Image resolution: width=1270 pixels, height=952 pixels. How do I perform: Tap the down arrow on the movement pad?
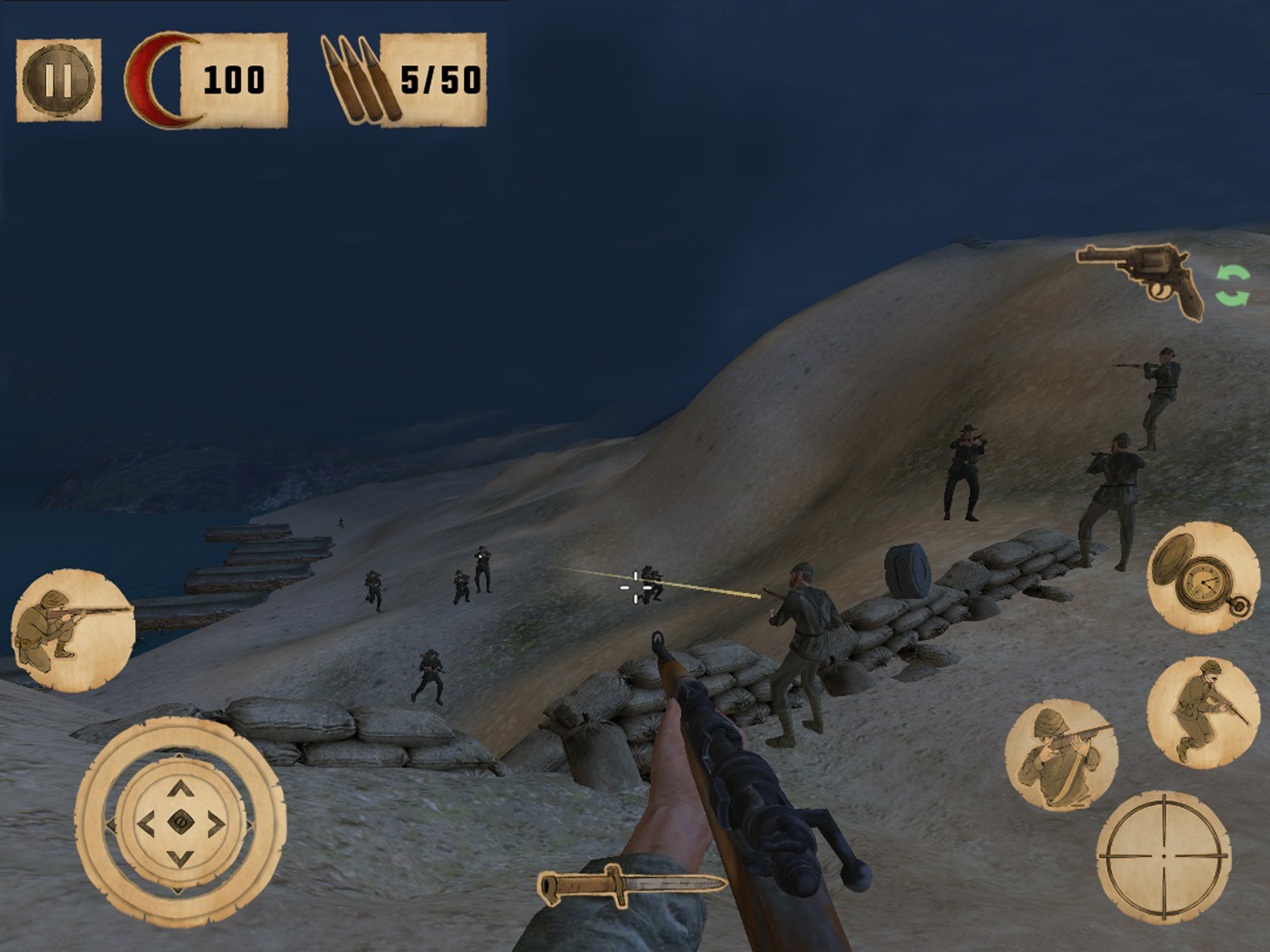(180, 859)
